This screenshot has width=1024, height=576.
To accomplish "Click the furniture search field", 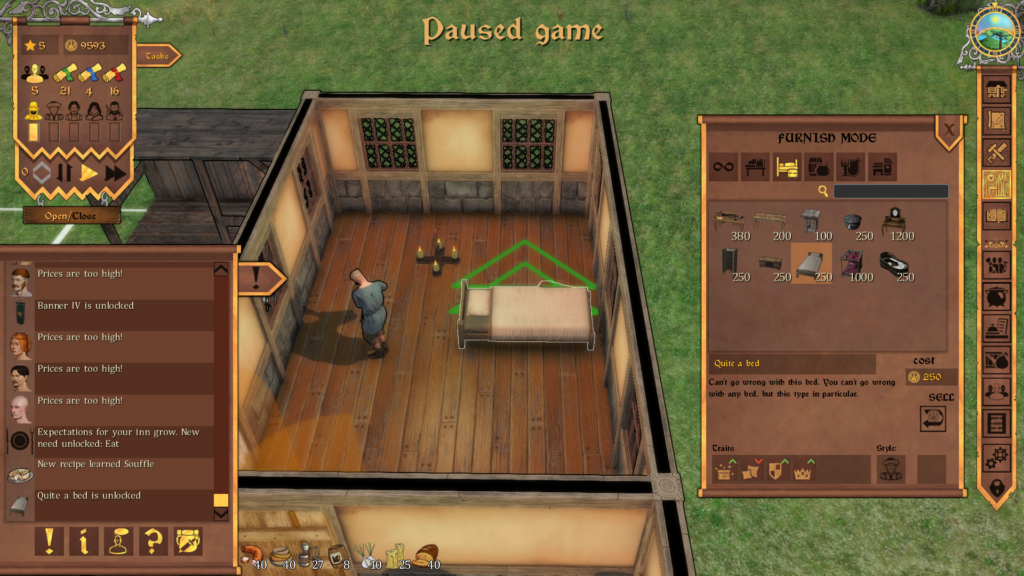I will (x=890, y=191).
